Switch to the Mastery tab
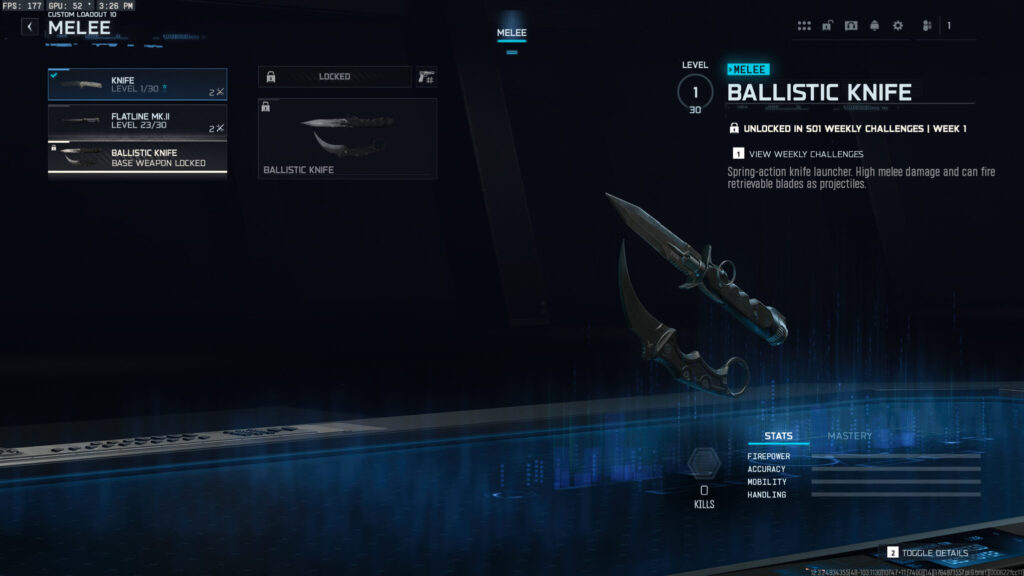Image resolution: width=1024 pixels, height=576 pixels. point(849,436)
